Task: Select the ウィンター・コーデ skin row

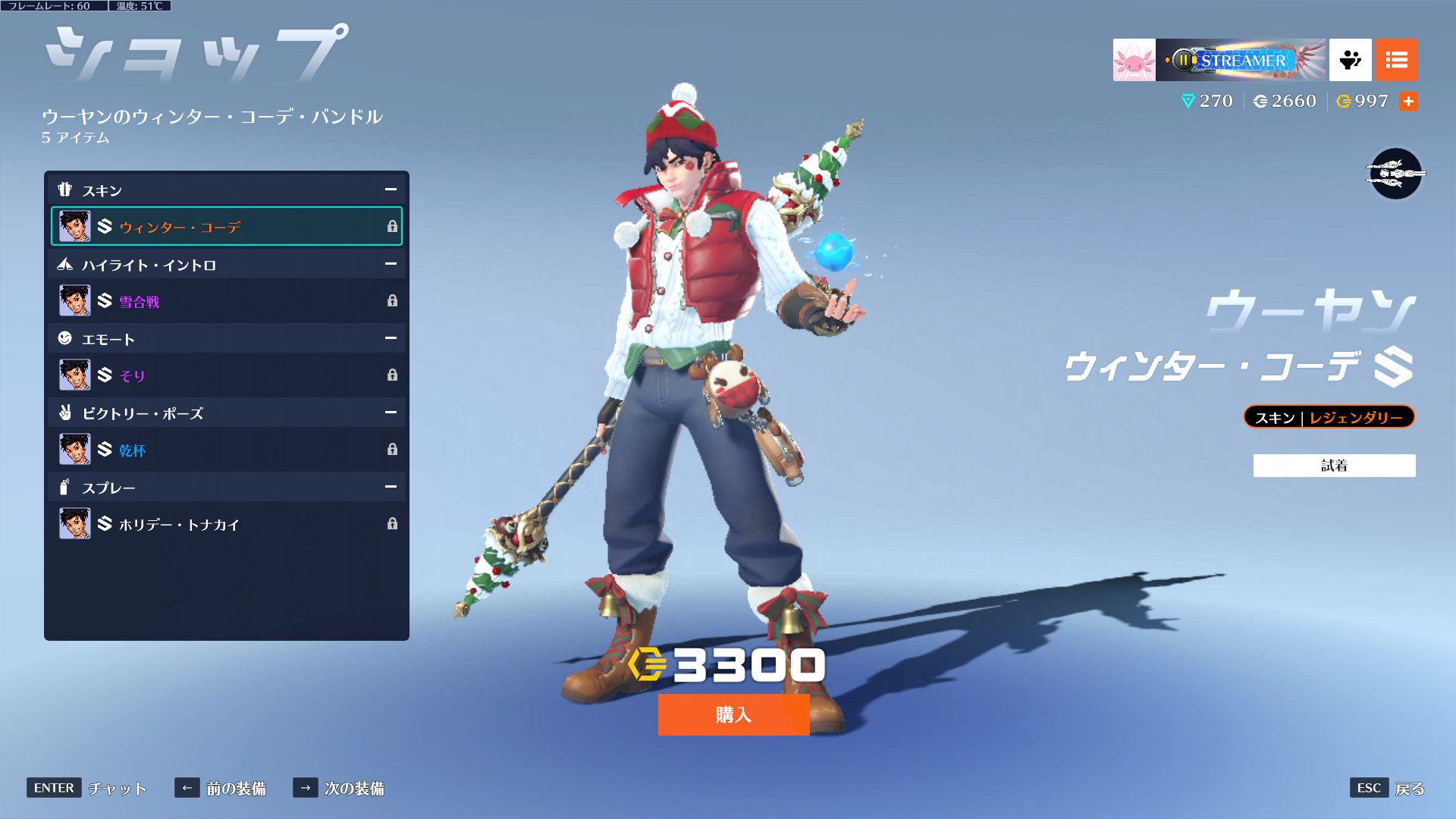Action: (x=226, y=226)
